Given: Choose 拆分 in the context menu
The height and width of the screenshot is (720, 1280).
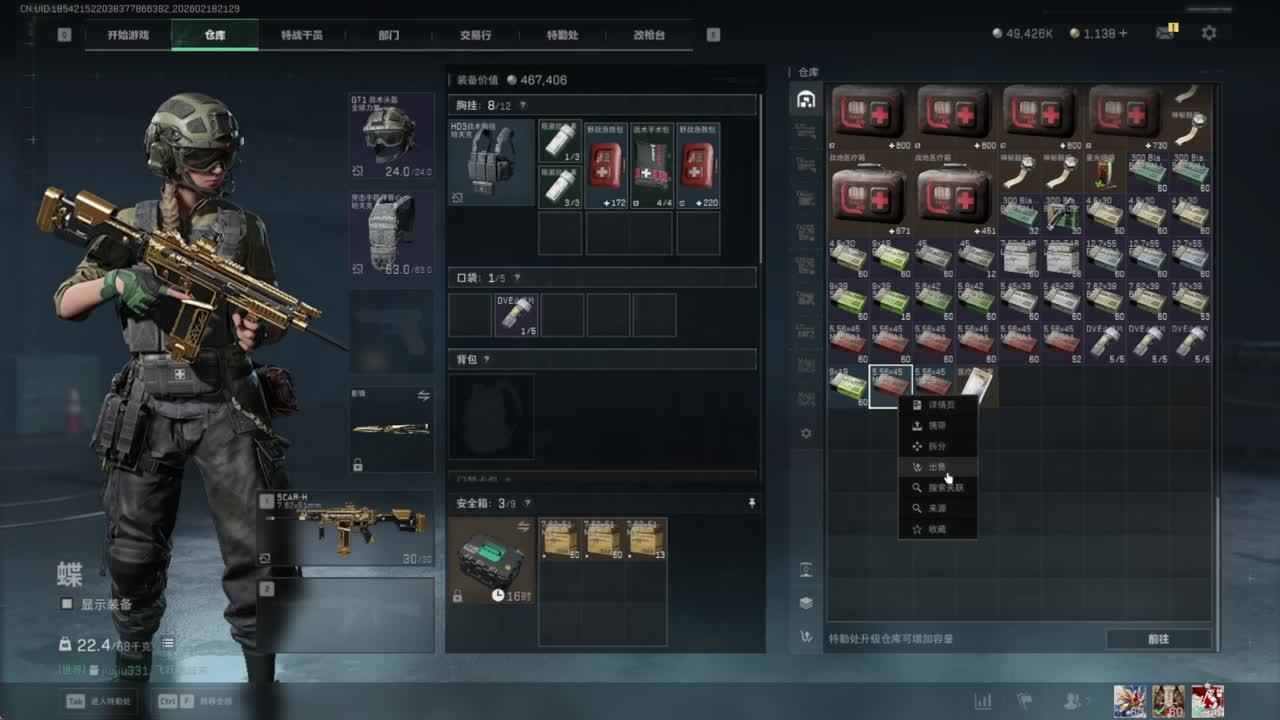Looking at the screenshot, I should tap(937, 446).
